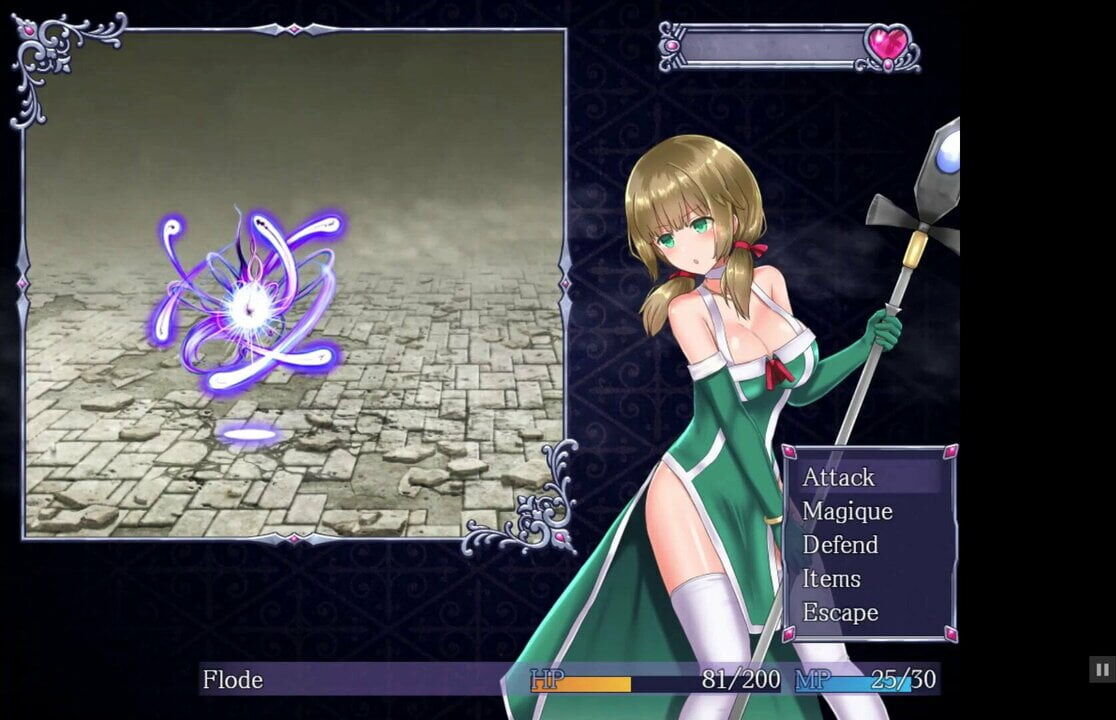The image size is (1116, 720).
Task: Open the Items menu
Action: 831,579
